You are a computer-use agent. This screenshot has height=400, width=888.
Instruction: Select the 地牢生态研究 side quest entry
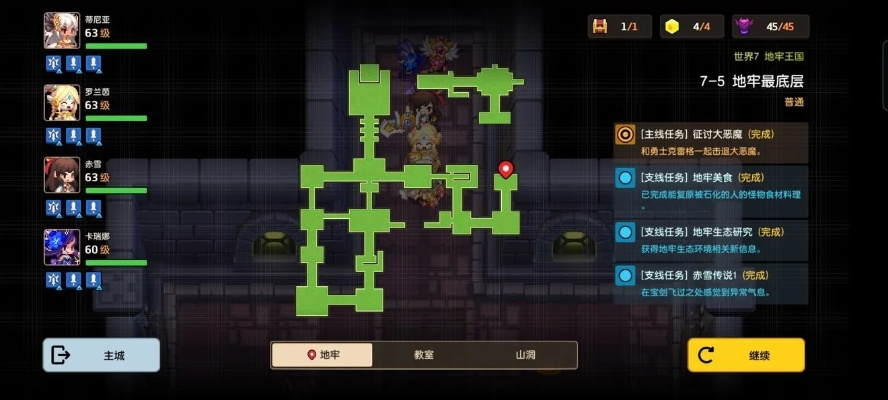[711, 240]
